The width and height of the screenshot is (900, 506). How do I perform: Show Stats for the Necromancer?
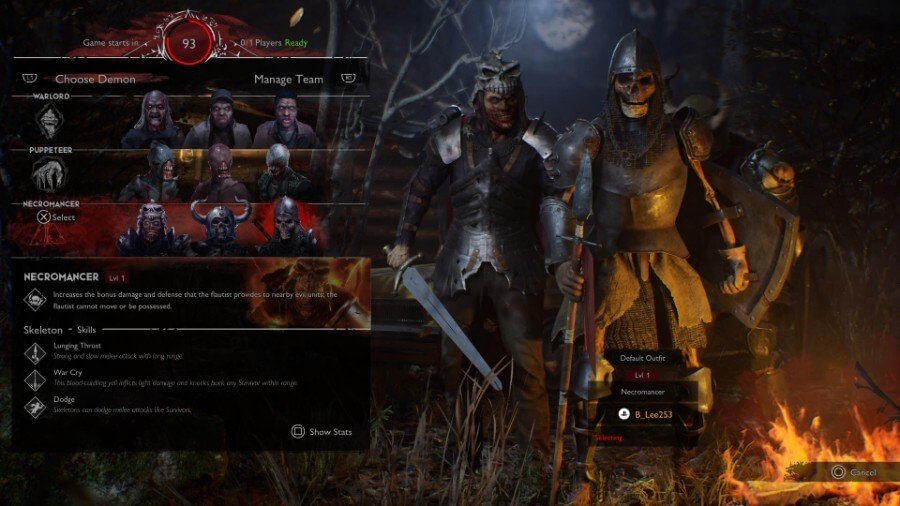(321, 432)
